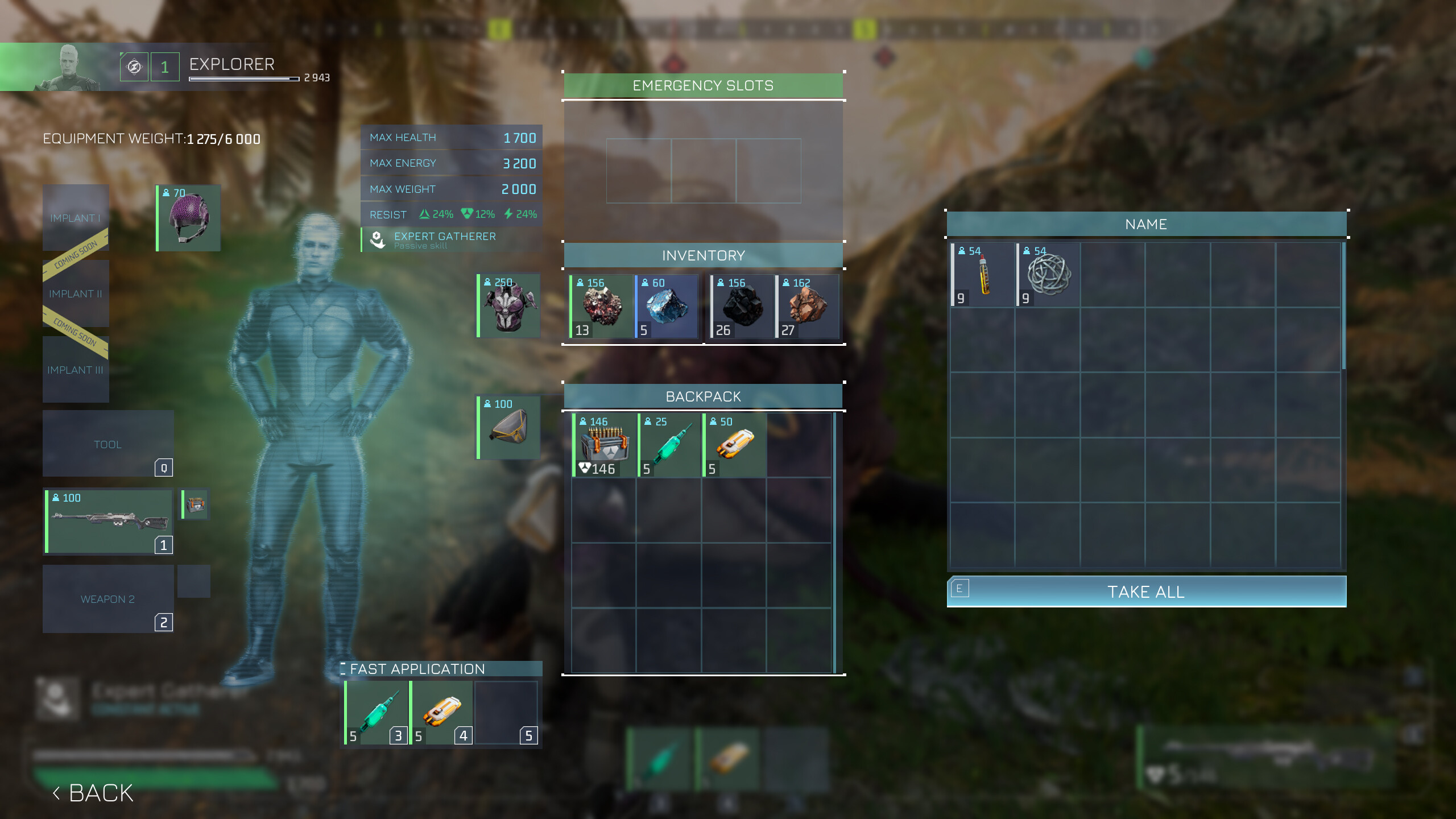Select the empty Tool slot
Viewport: 1456px width, 819px height.
tap(108, 444)
